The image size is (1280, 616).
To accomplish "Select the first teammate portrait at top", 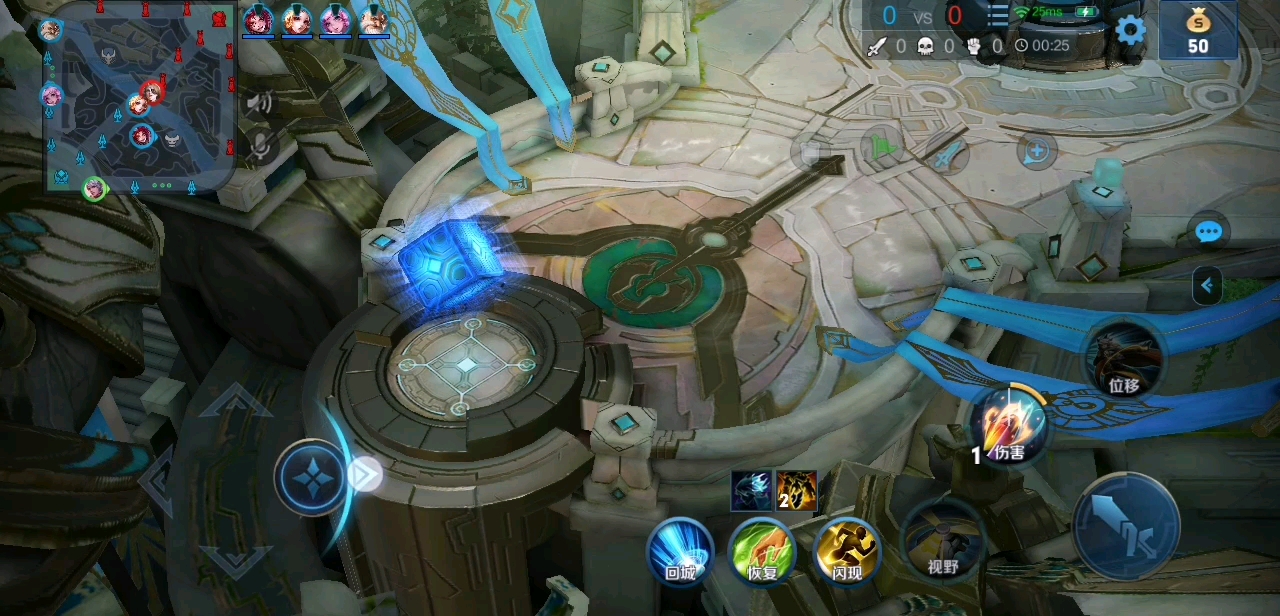I will click(x=258, y=20).
